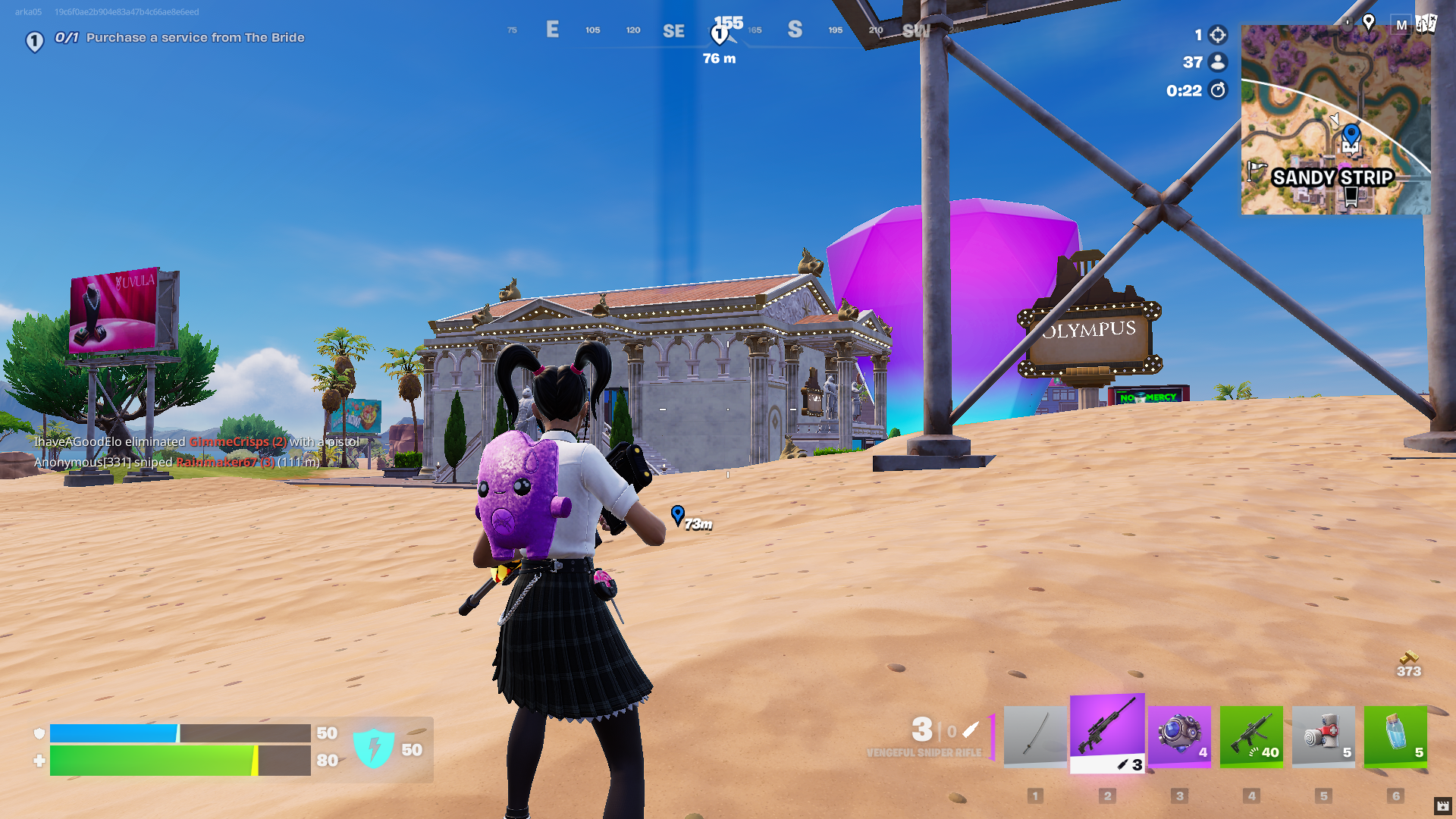Select the bandages in slot 5
1456x819 pixels.
click(x=1323, y=736)
